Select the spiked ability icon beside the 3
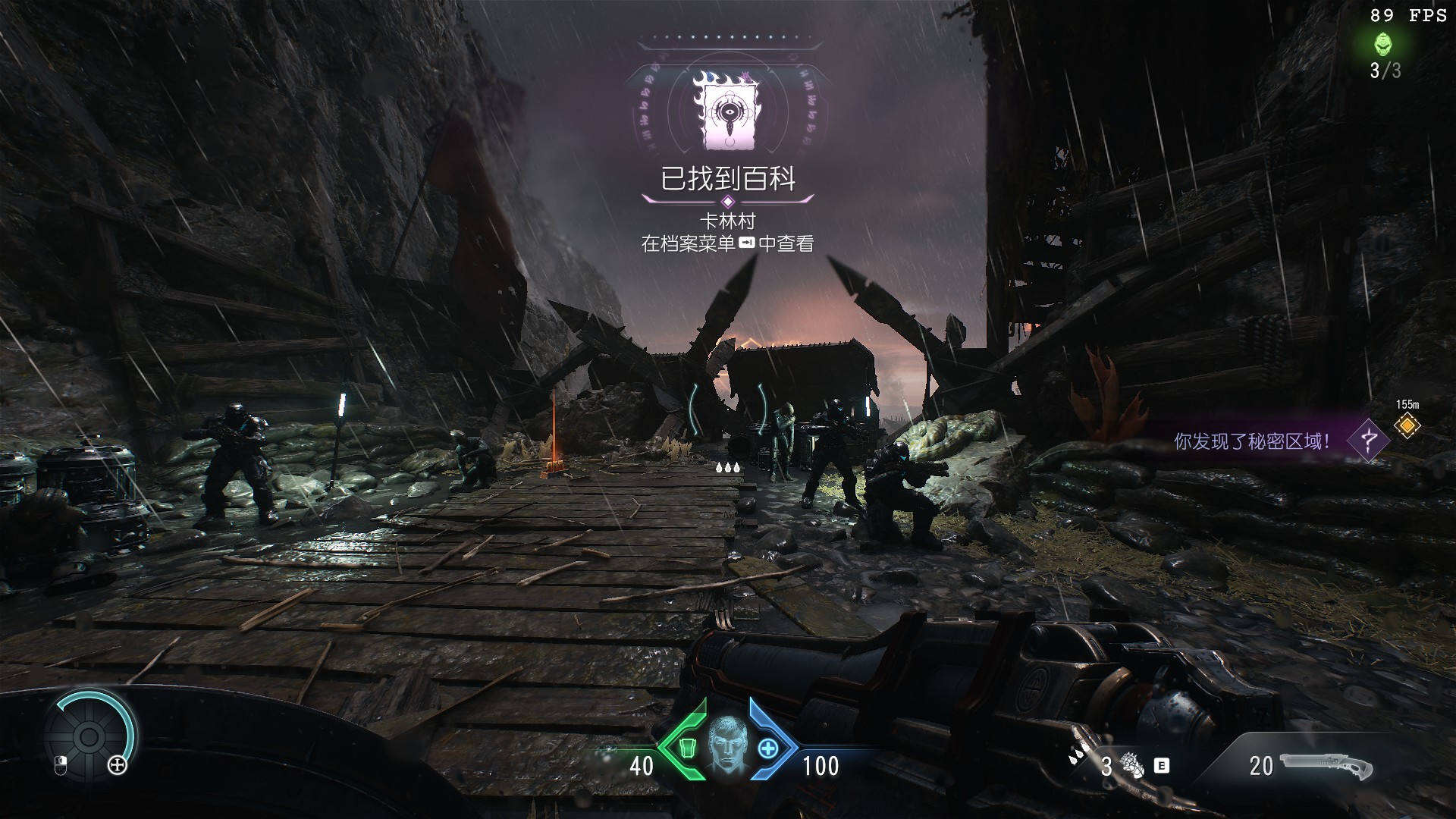 [x=1133, y=766]
